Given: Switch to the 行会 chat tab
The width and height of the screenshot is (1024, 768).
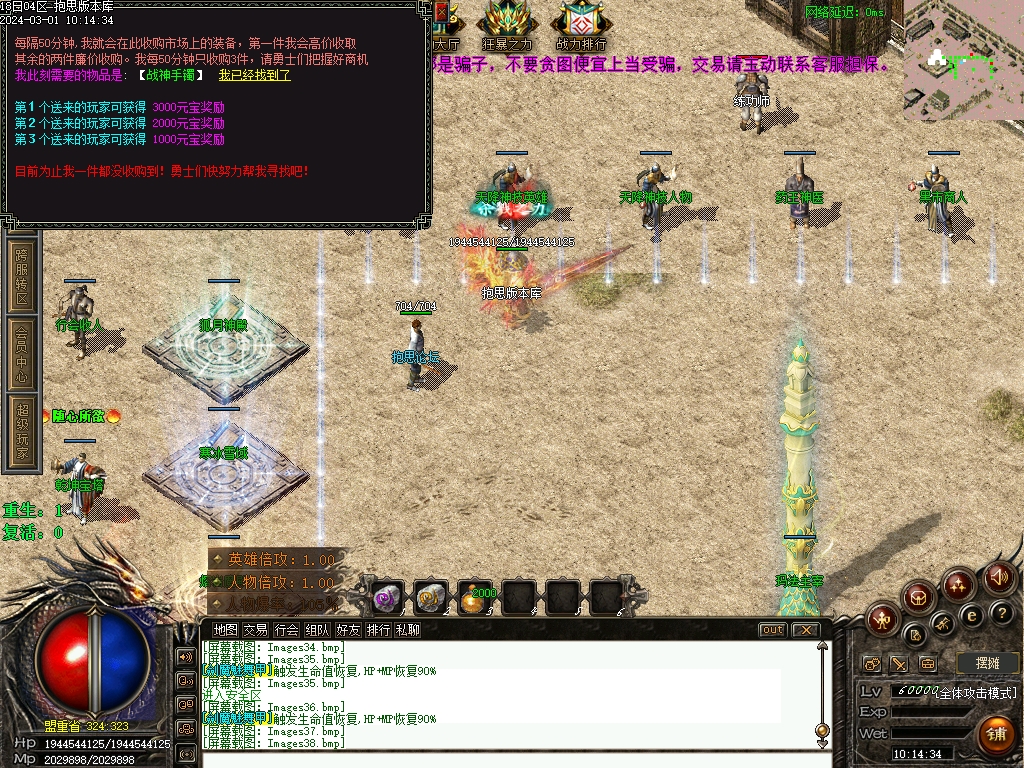Looking at the screenshot, I should [287, 630].
